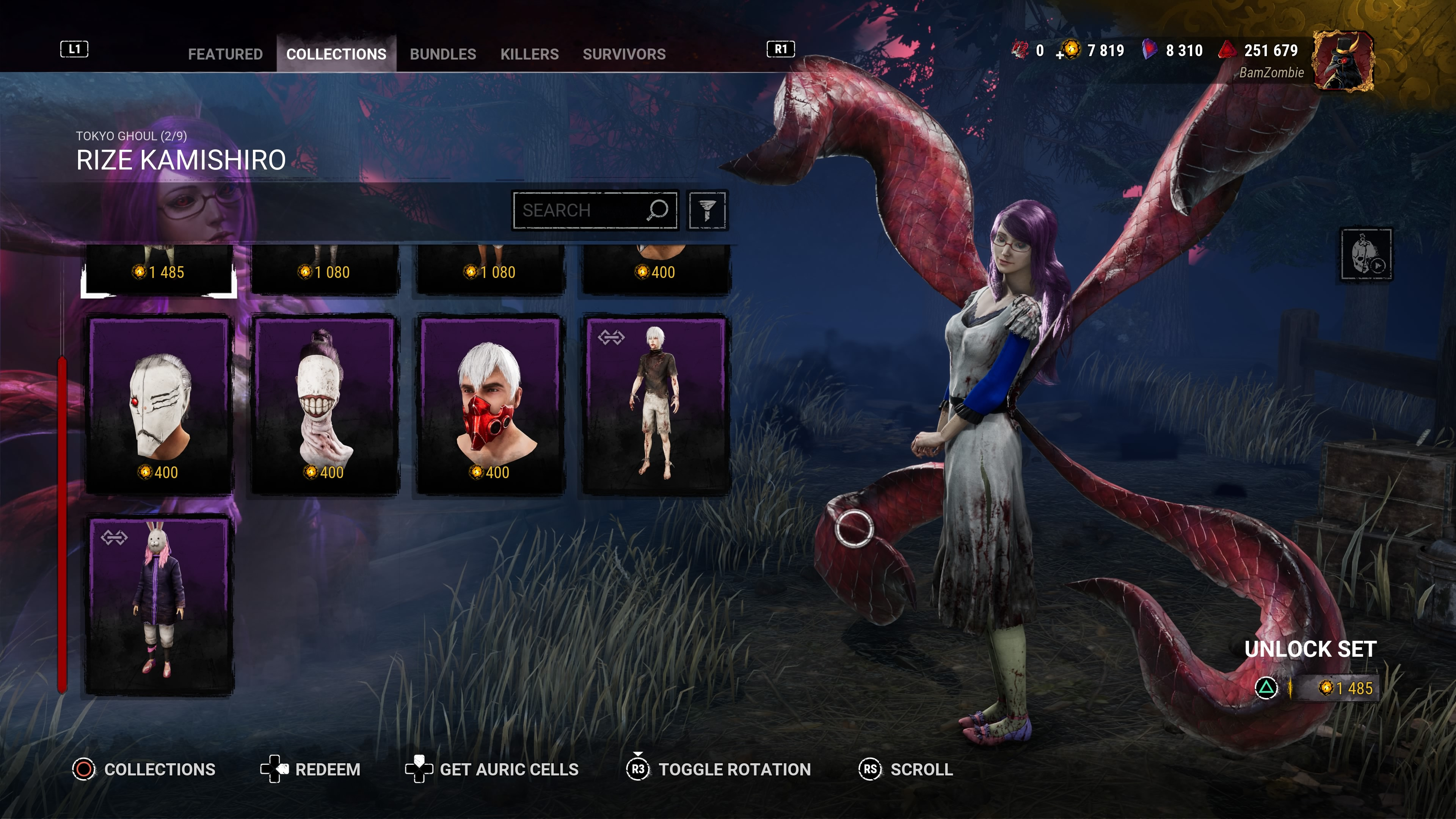Go back to Collections from bottom bar
Screen dimensions: 1456x819
point(144,769)
